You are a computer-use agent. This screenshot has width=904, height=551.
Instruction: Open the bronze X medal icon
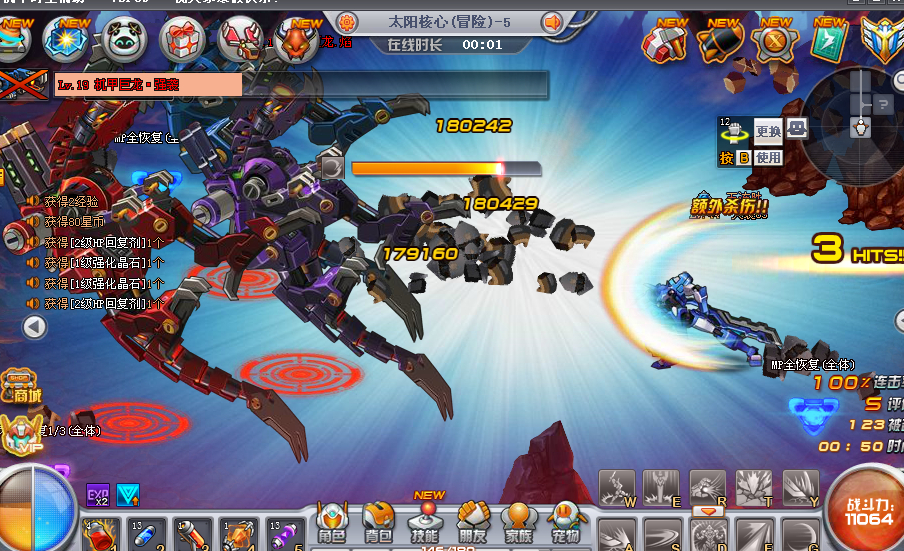[x=775, y=41]
